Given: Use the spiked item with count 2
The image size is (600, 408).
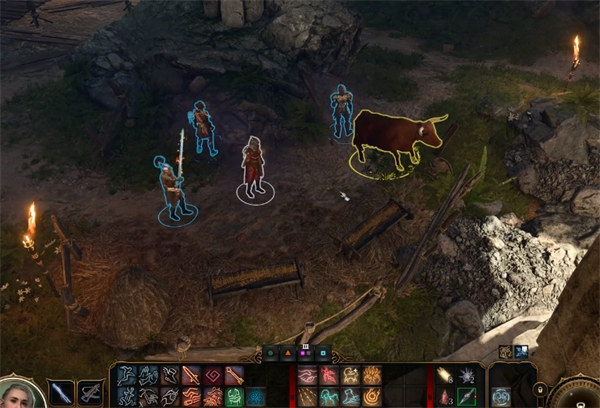Looking at the screenshot, I should point(466,375).
